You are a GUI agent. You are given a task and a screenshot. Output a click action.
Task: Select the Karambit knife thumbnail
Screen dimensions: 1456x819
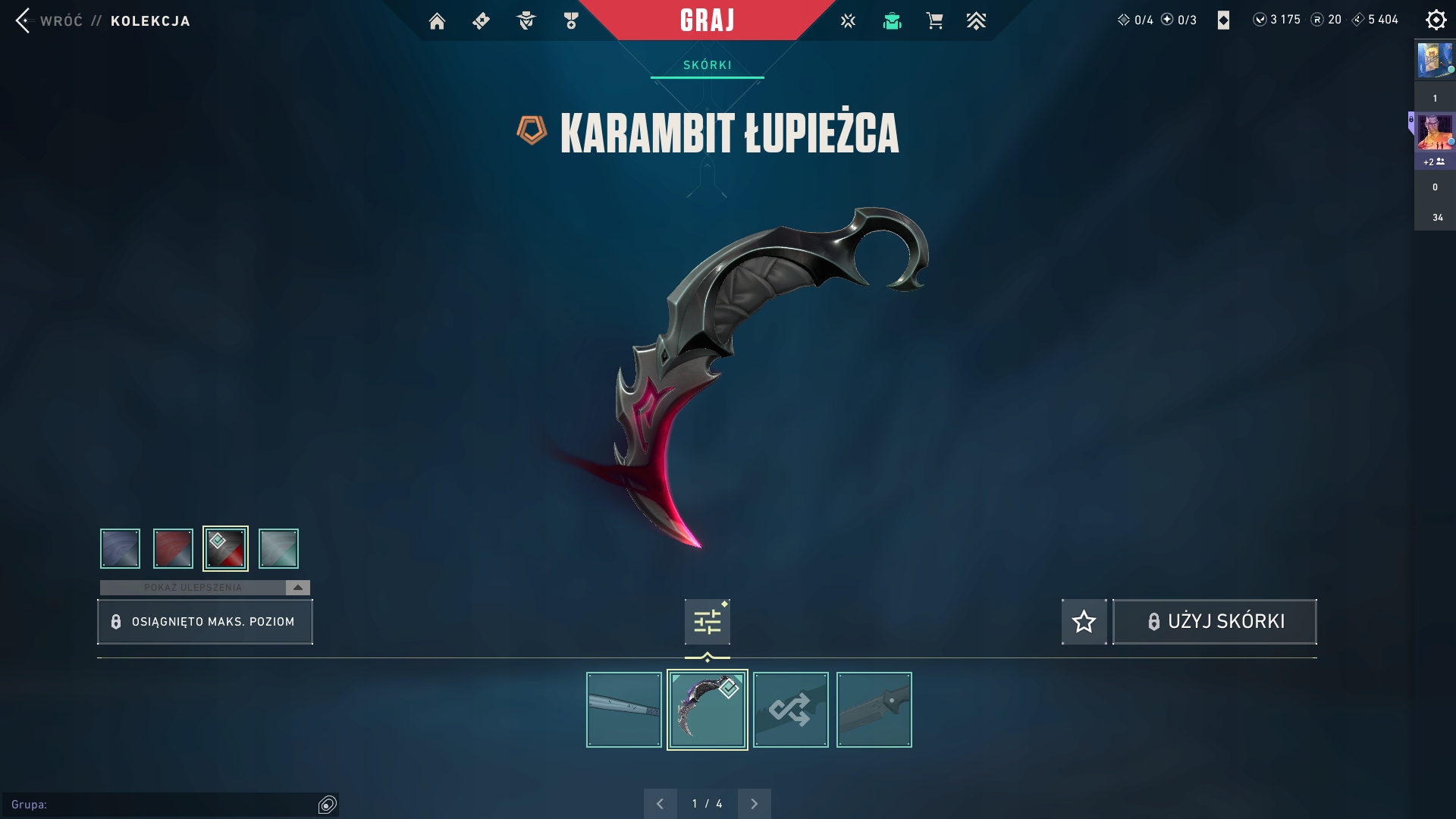pos(707,710)
